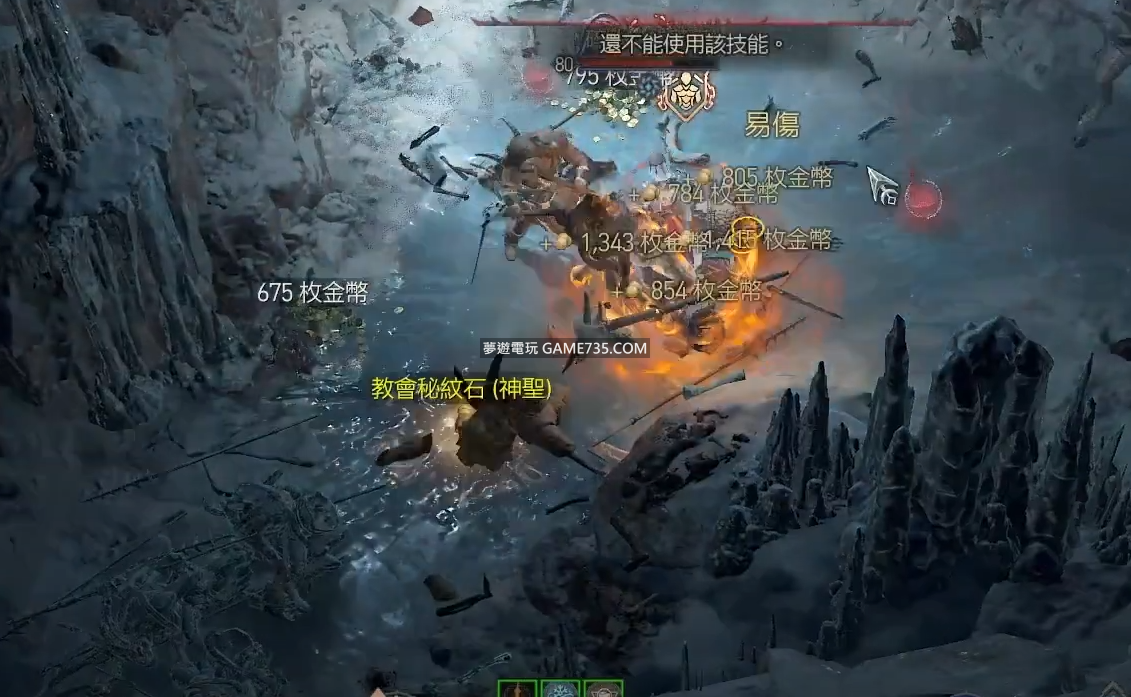Viewport: 1131px width, 697px height.
Task: Pick up the 教會秘紋石 (神聖) loot label
Action: point(461,390)
